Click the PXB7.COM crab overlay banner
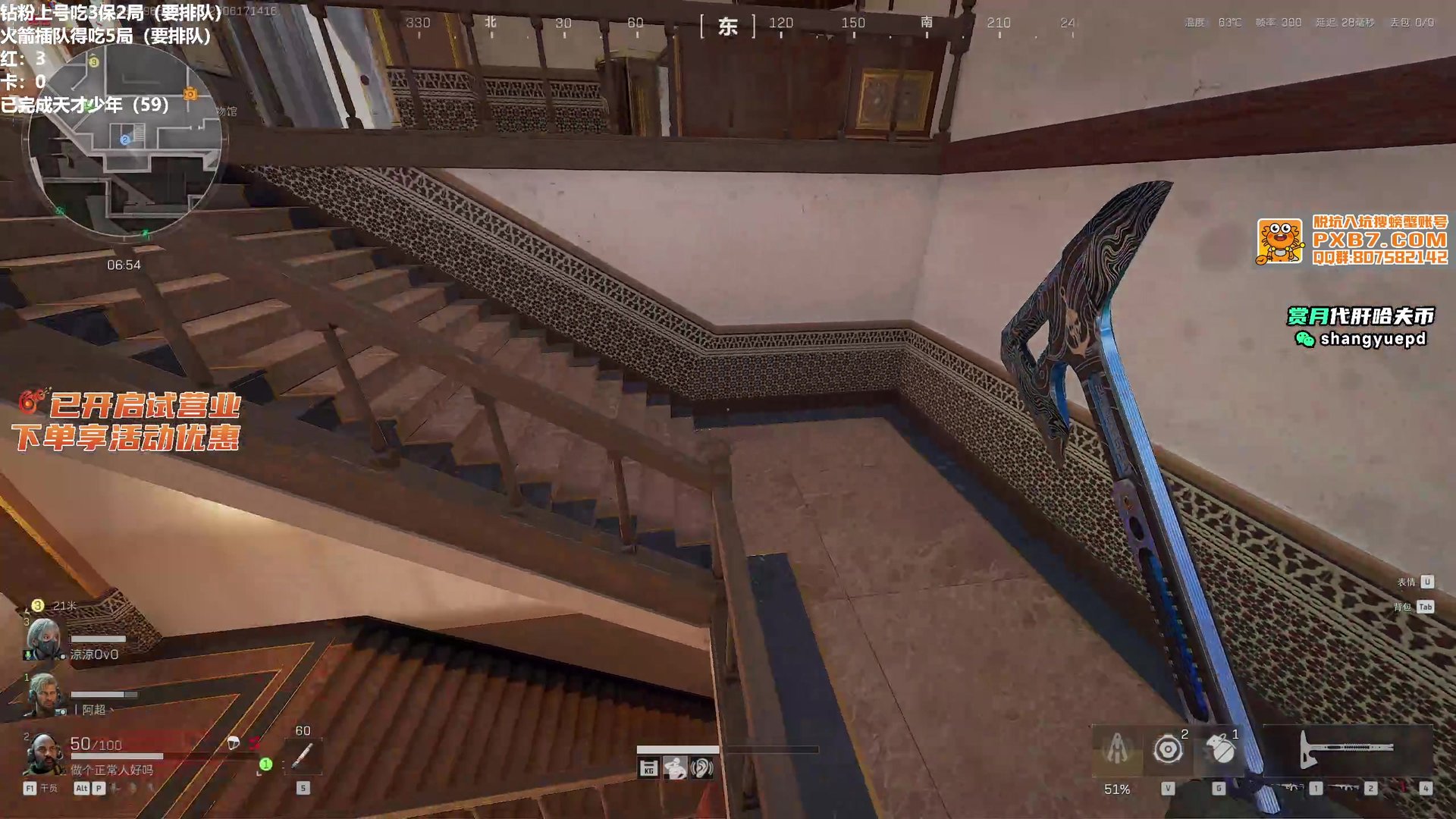The width and height of the screenshot is (1456, 819). tap(1352, 241)
